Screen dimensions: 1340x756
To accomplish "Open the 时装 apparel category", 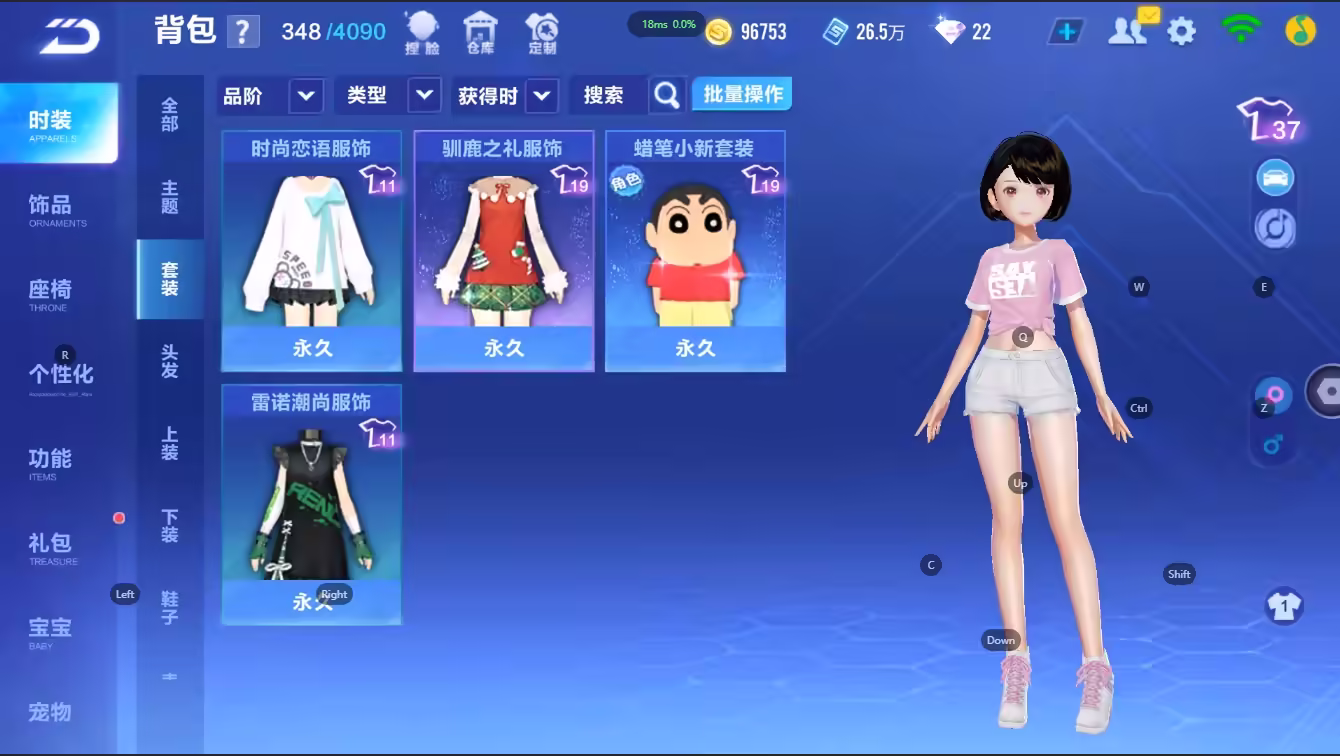I will [x=57, y=123].
